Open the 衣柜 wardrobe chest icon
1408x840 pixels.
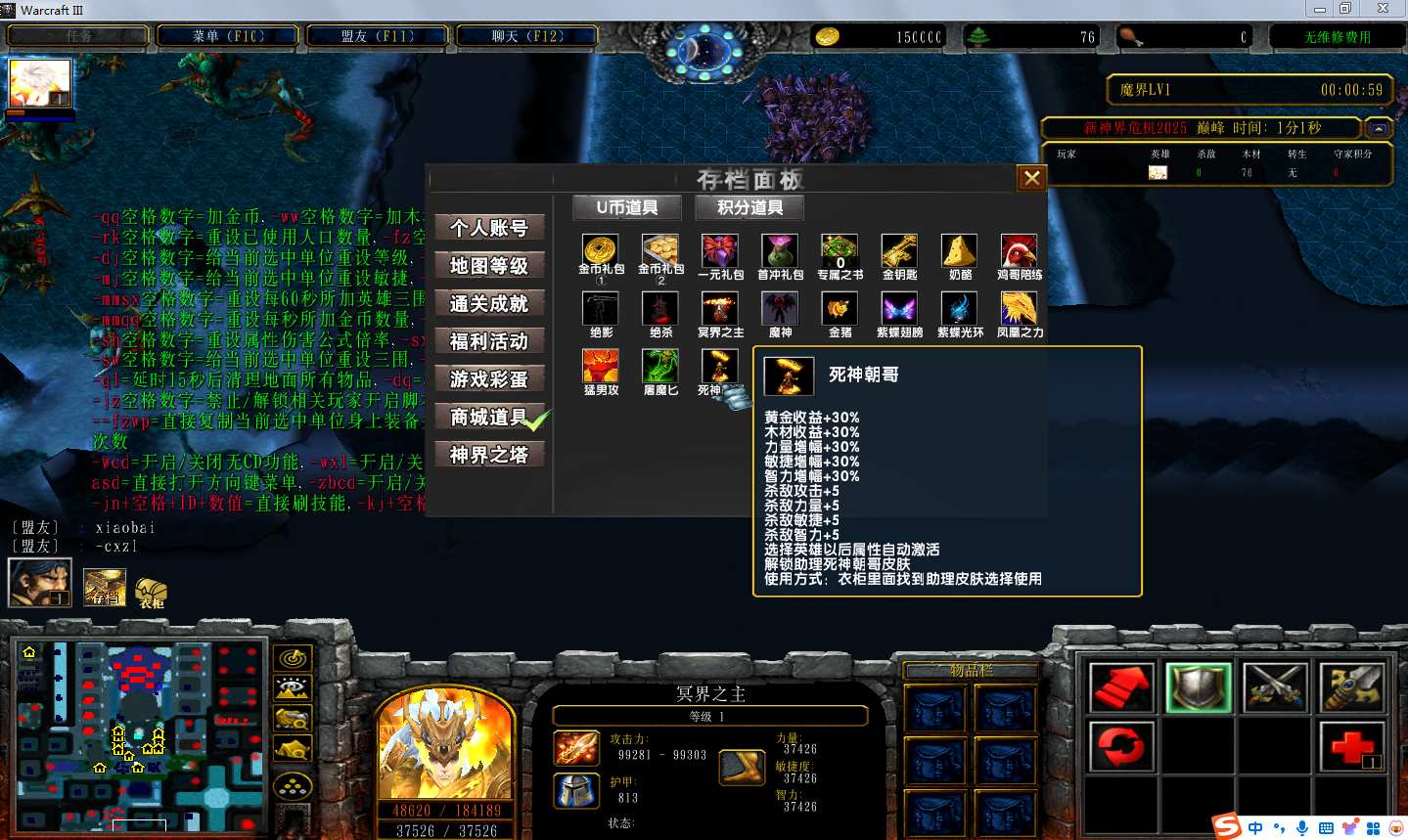[151, 591]
